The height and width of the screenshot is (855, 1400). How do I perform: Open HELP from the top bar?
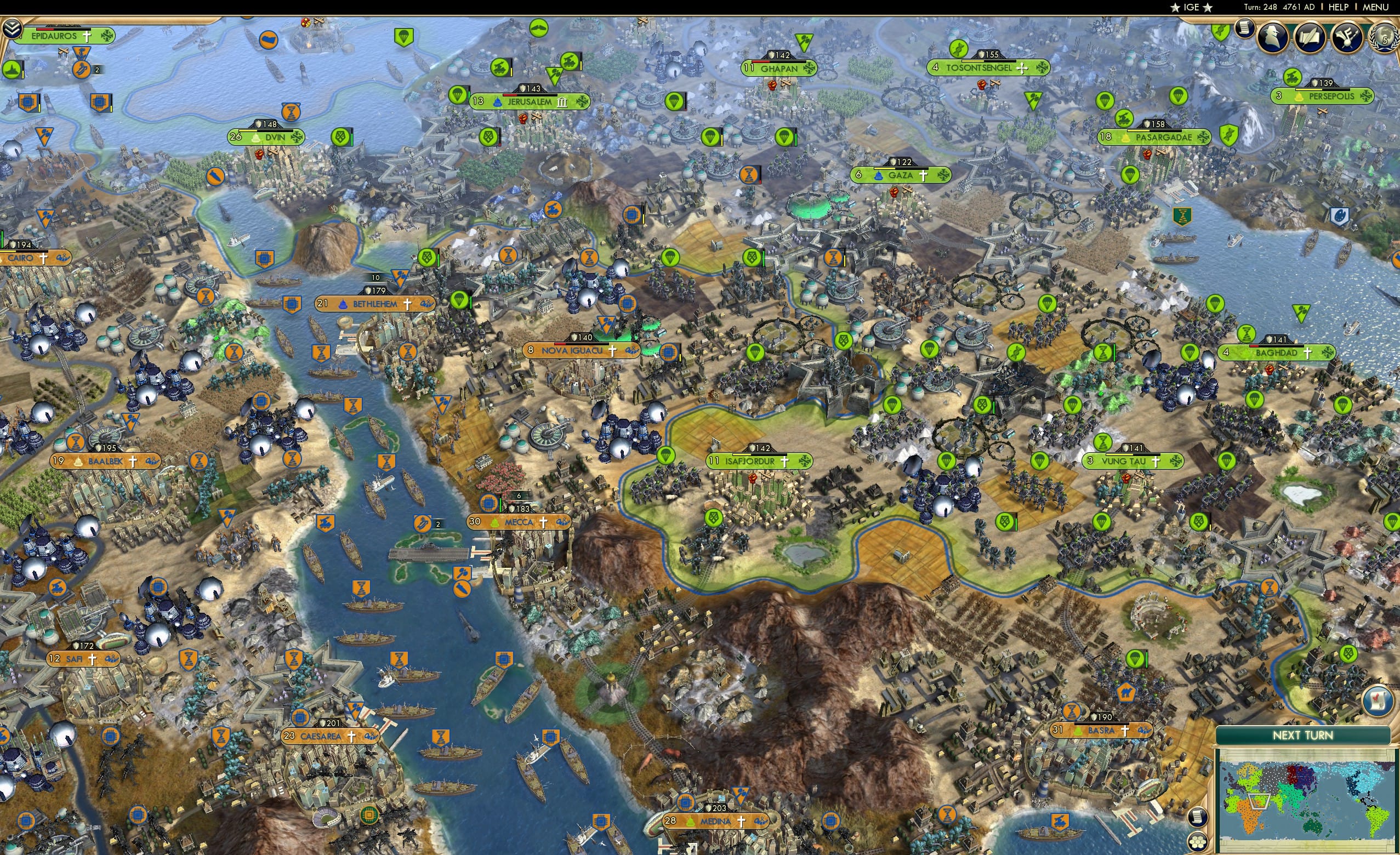(1339, 7)
